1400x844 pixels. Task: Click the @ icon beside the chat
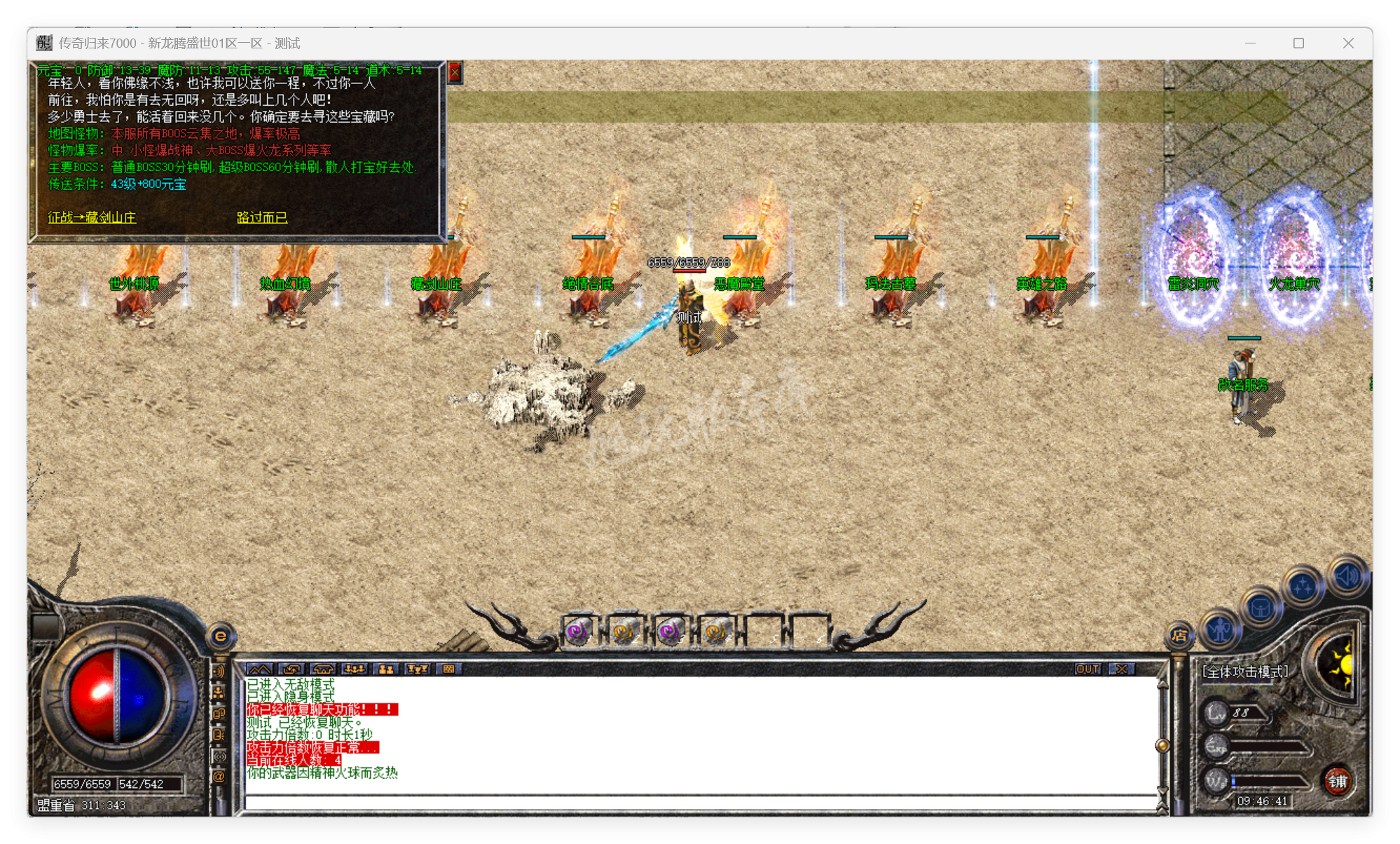tap(219, 776)
